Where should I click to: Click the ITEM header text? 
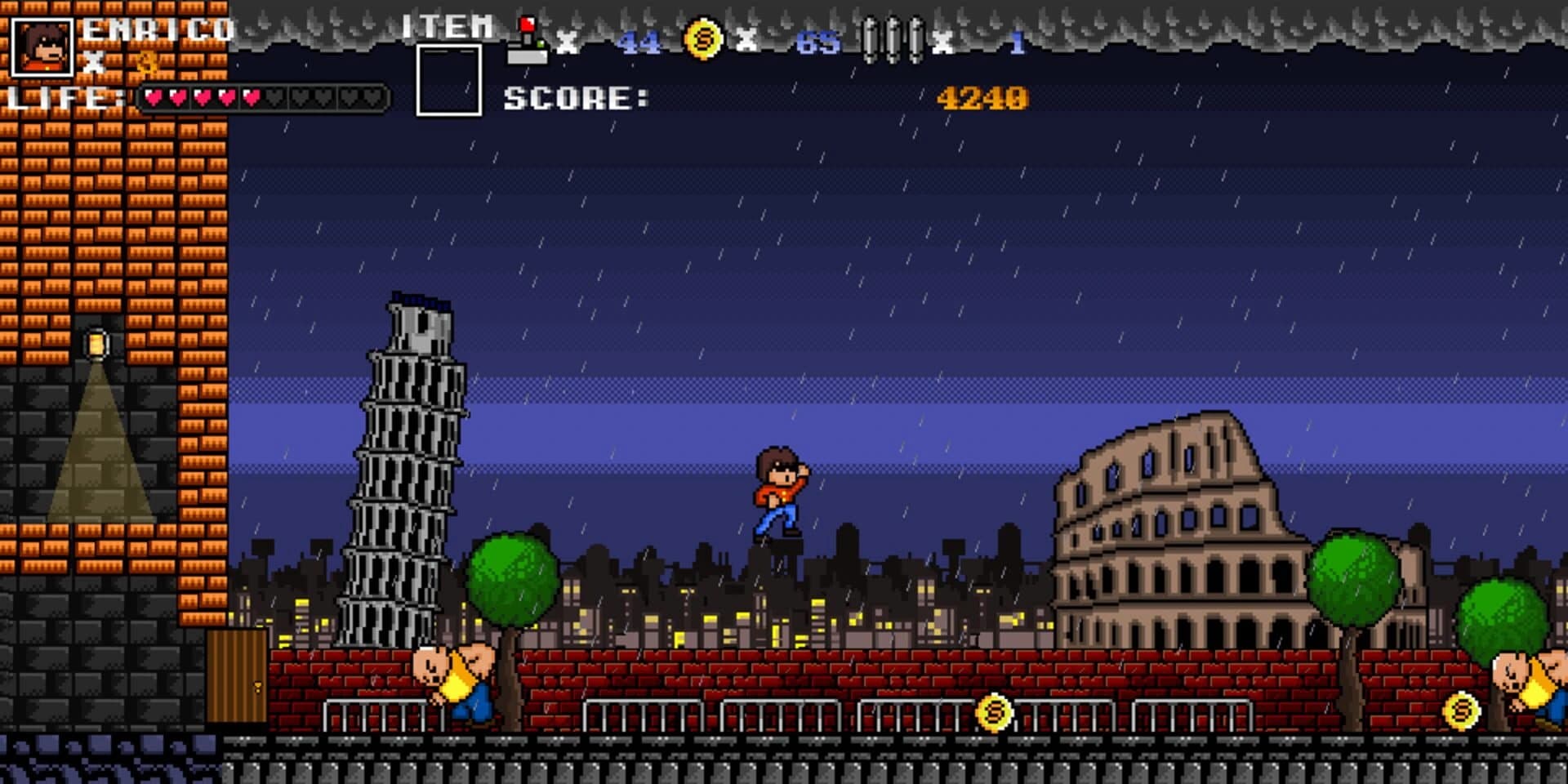pos(448,27)
